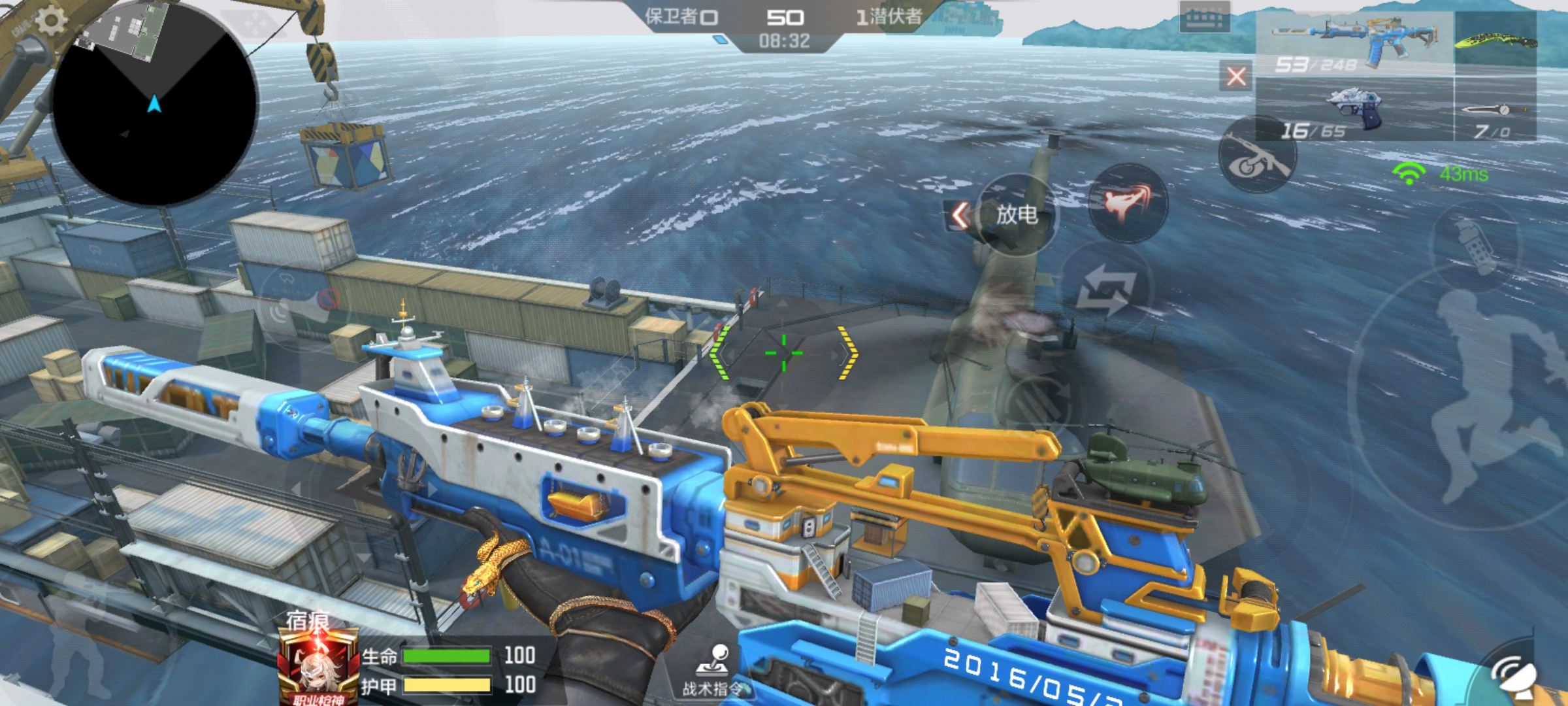The height and width of the screenshot is (706, 1568).
Task: Close the weapon panel with red X
Action: (x=1235, y=76)
